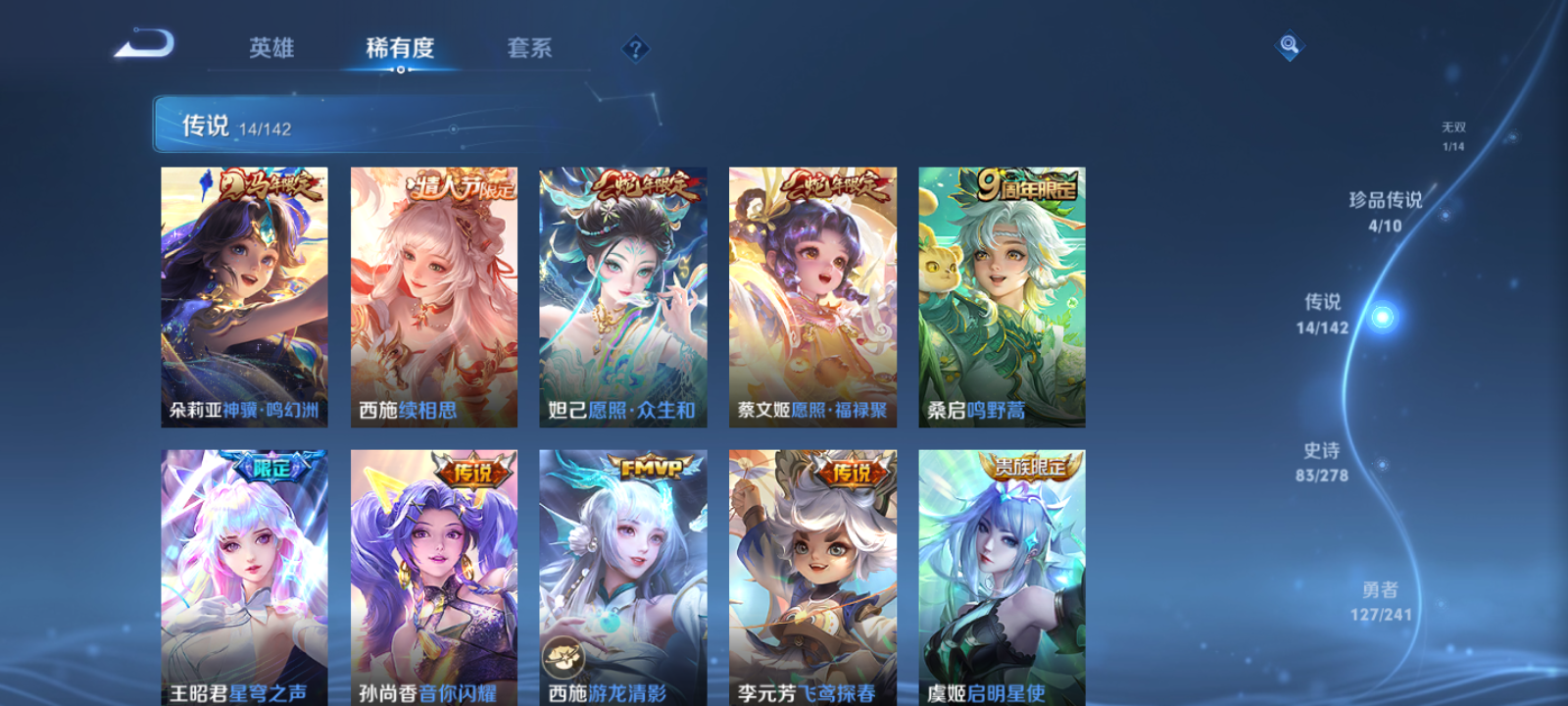Open the 史诗 rarity category
Viewport: 1568px width, 706px height.
[x=1321, y=461]
